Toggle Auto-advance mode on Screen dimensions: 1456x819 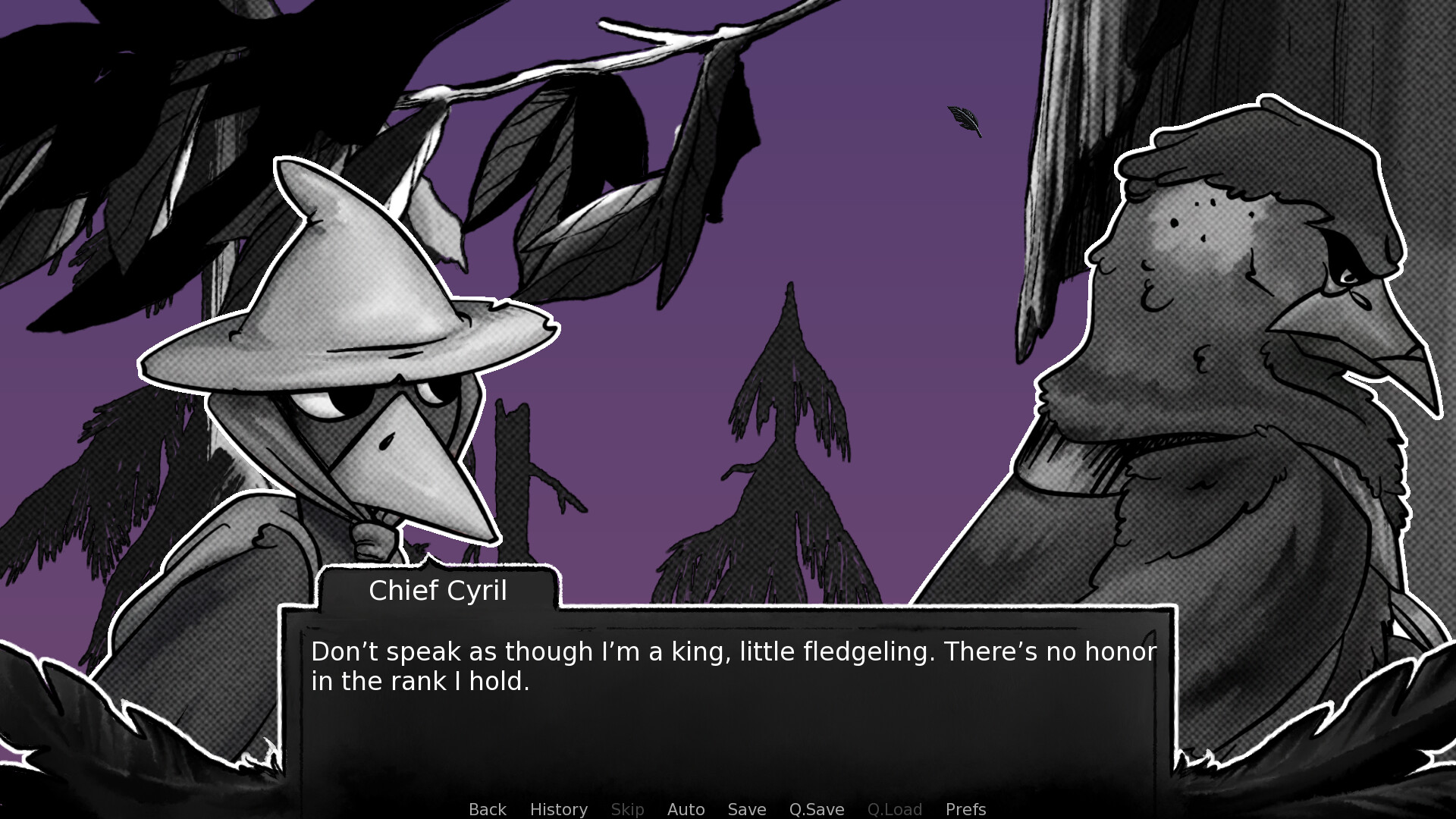click(x=685, y=809)
